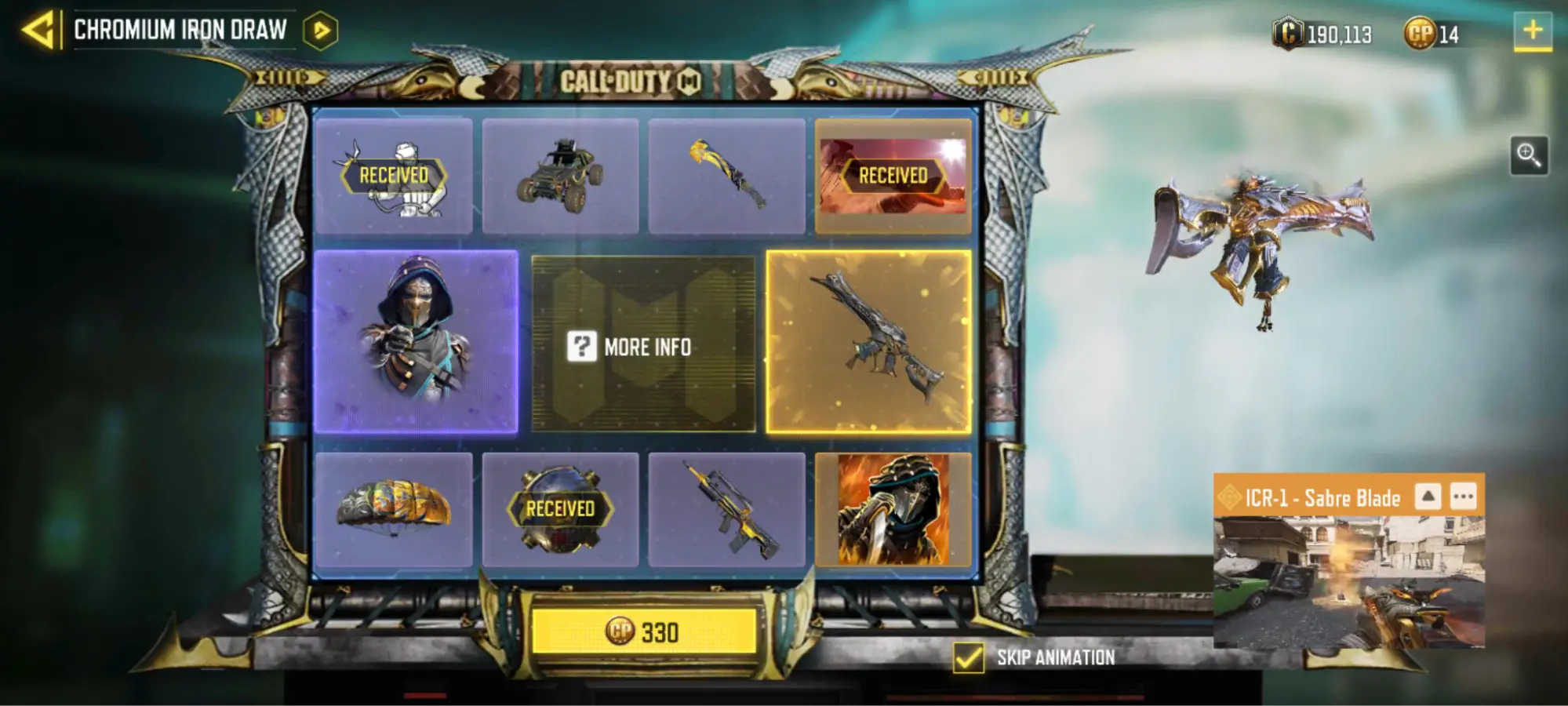The width and height of the screenshot is (1568, 706).
Task: Select the armored buggy vehicle reward
Action: (560, 176)
